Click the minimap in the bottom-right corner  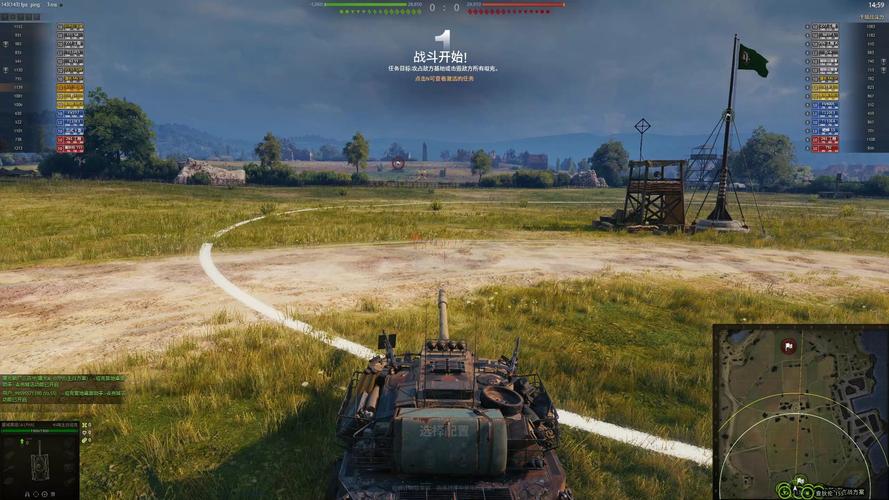coord(800,411)
